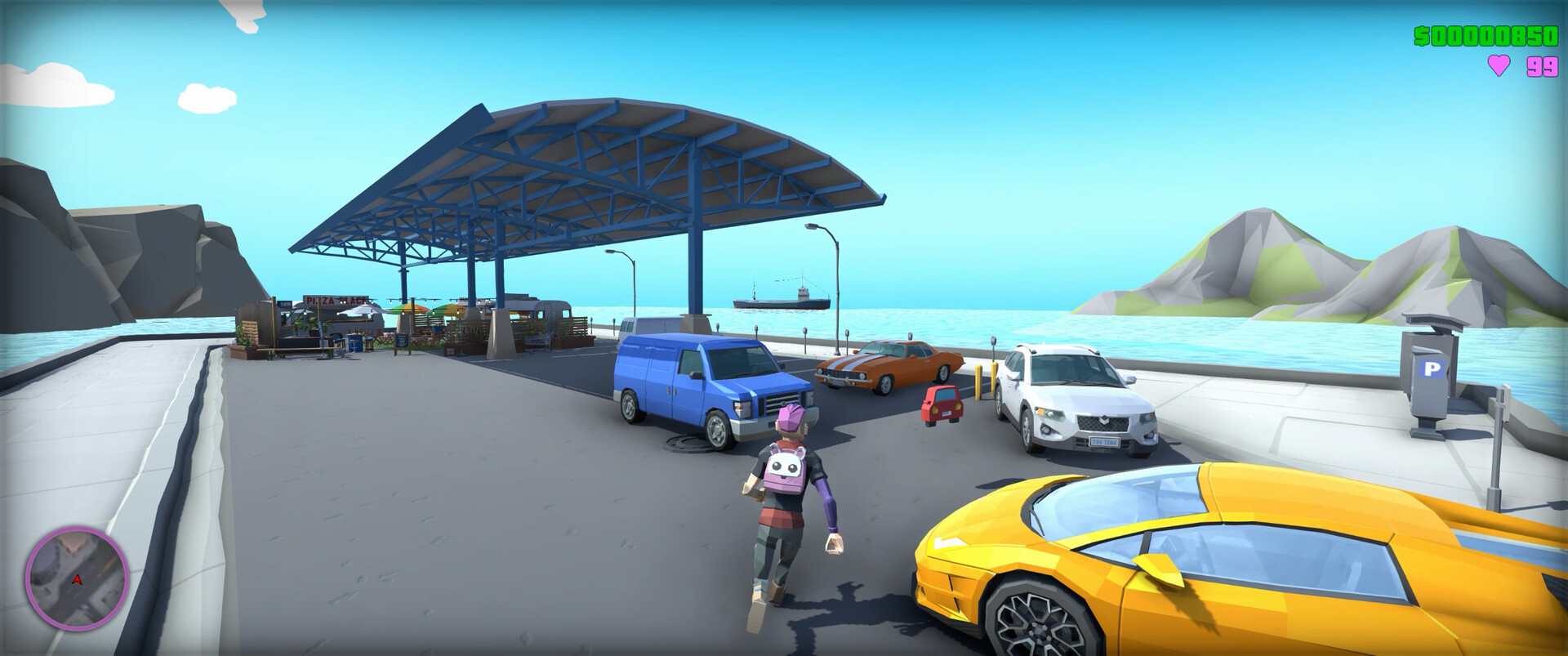Click the Cafe sign near the trailer
Screen dimensions: 1568x656
click(473, 329)
